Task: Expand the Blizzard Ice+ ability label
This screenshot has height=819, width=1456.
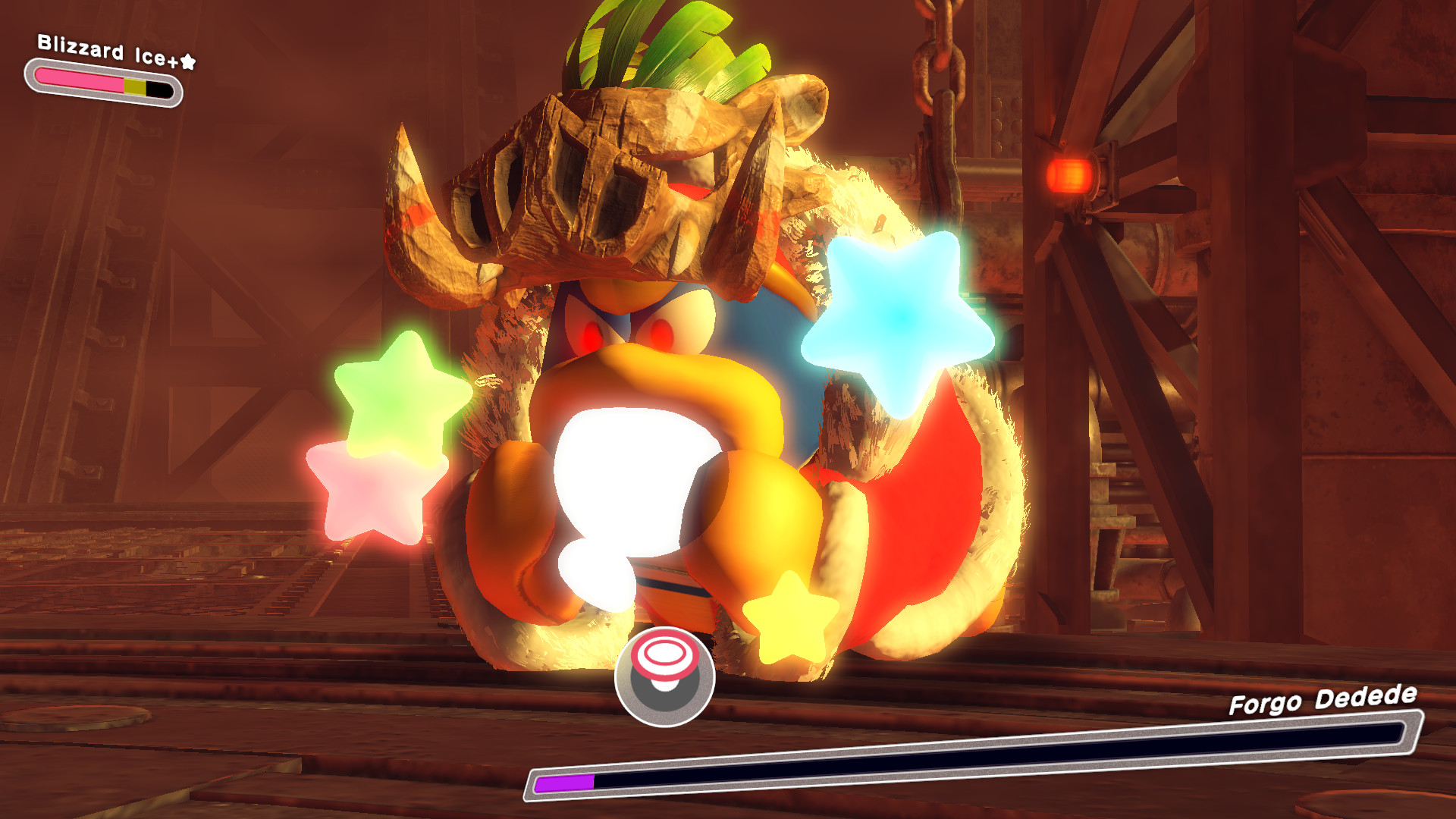Action: 106,49
